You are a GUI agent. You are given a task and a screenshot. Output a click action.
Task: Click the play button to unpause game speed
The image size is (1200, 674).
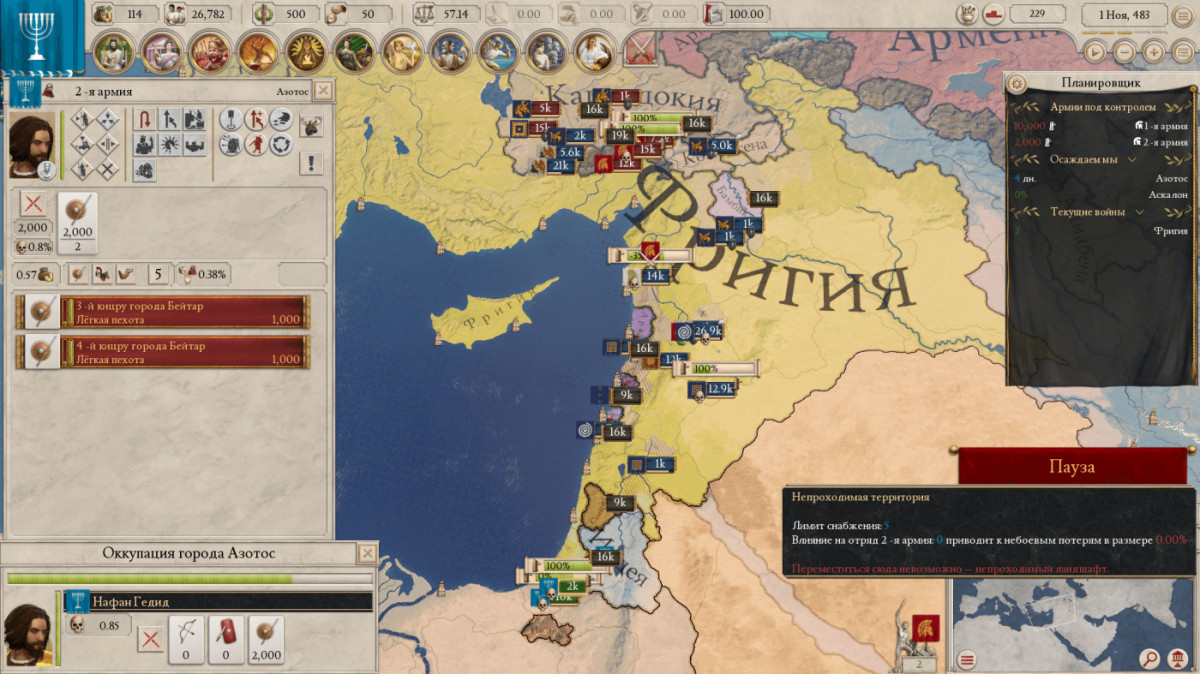click(1096, 51)
